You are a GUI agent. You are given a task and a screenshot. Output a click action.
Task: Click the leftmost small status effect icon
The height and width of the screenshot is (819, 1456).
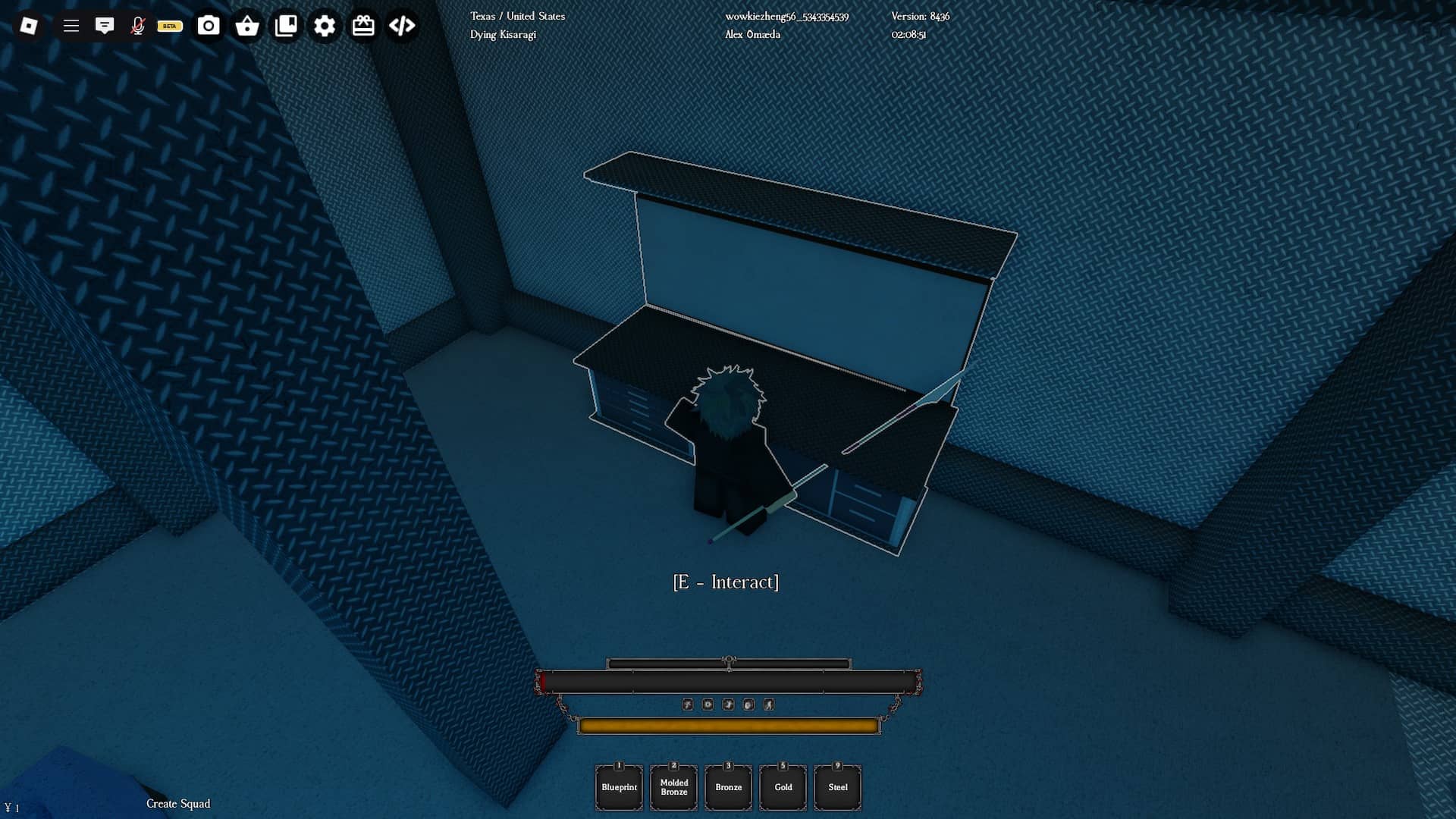pyautogui.click(x=688, y=704)
